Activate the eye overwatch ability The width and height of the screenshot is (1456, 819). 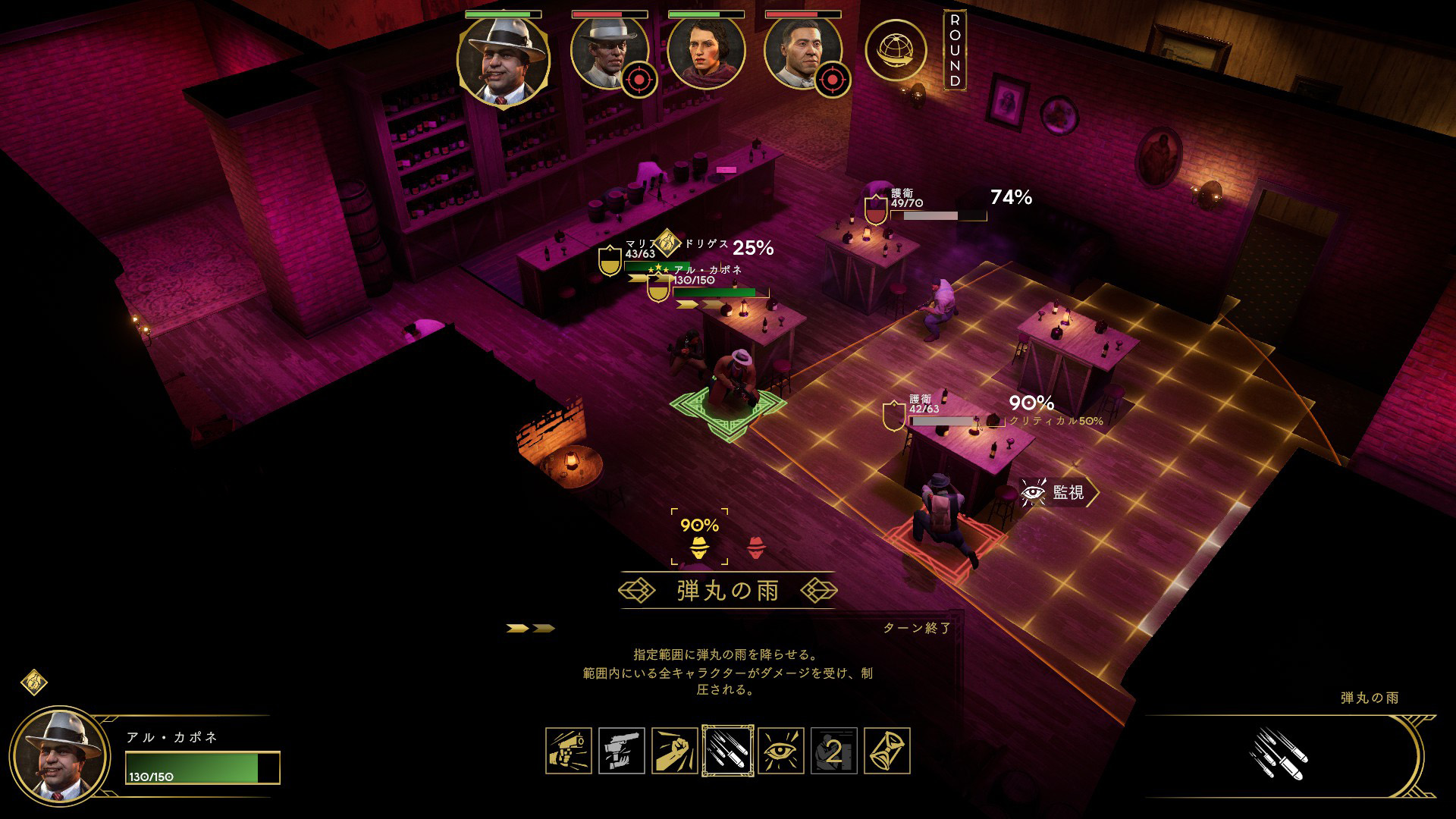point(781,751)
